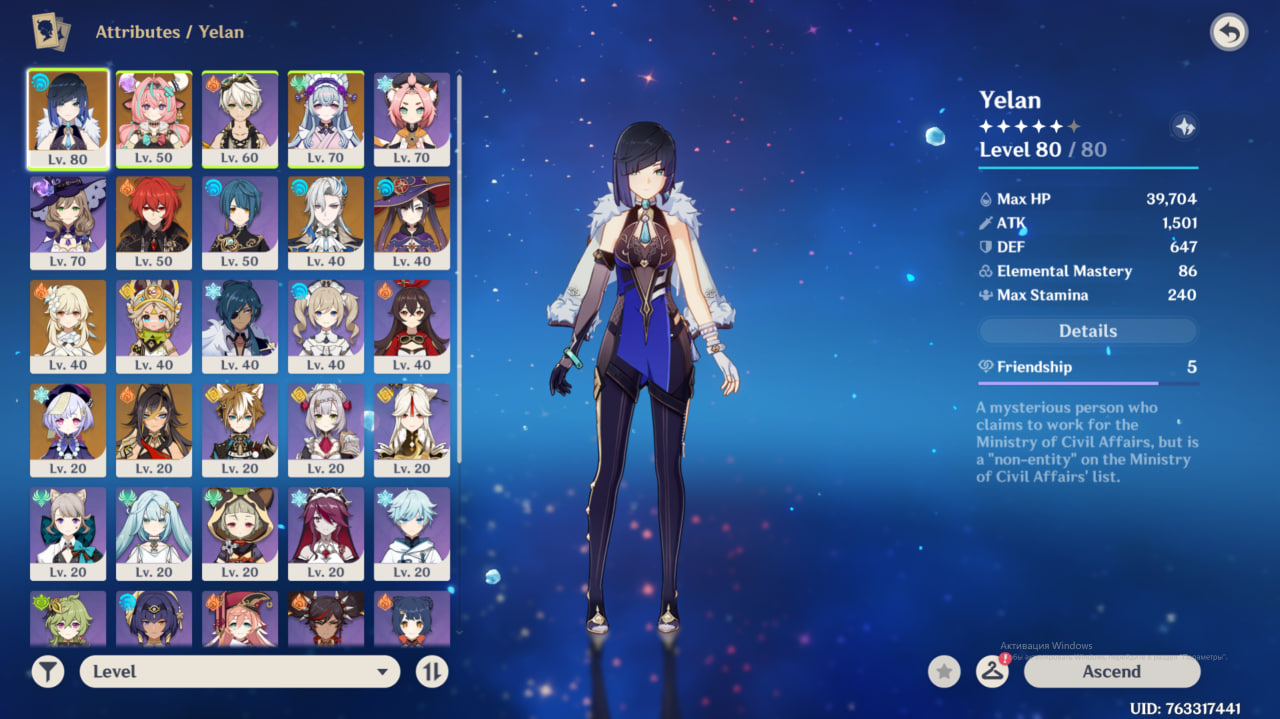Open Yelan's Details panel

click(1087, 331)
